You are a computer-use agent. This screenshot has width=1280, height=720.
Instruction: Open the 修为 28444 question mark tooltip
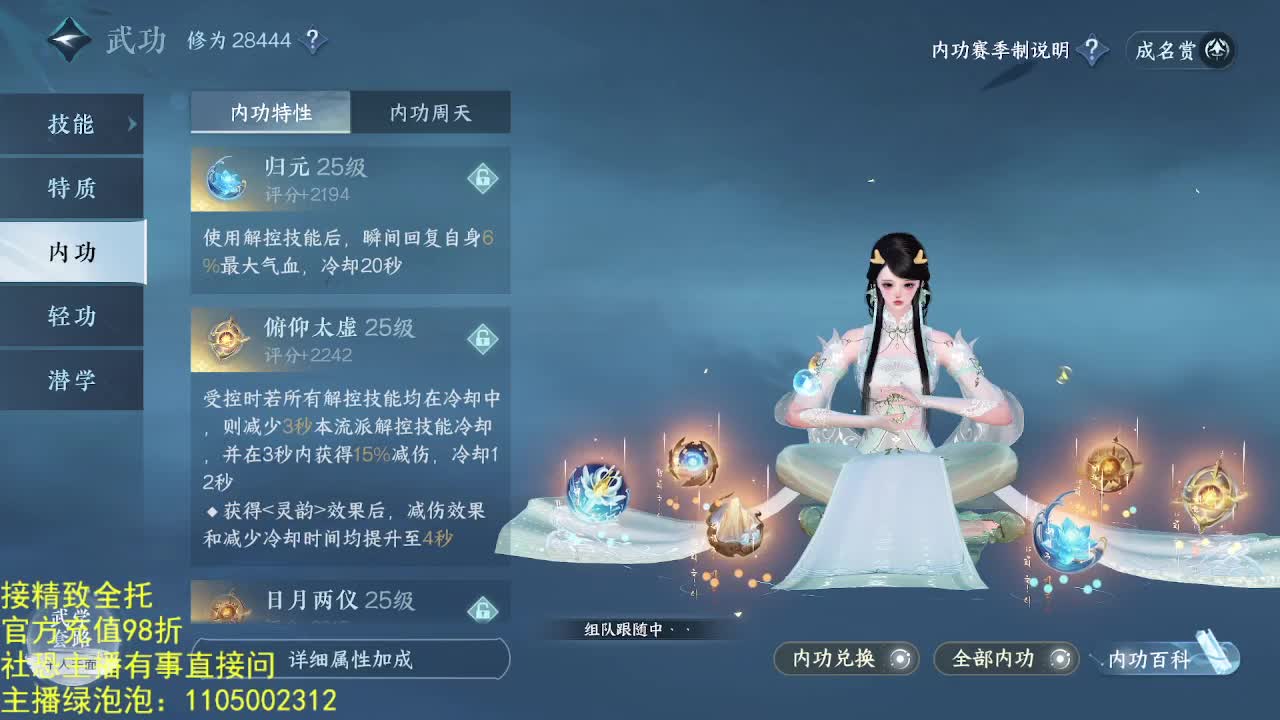(313, 40)
